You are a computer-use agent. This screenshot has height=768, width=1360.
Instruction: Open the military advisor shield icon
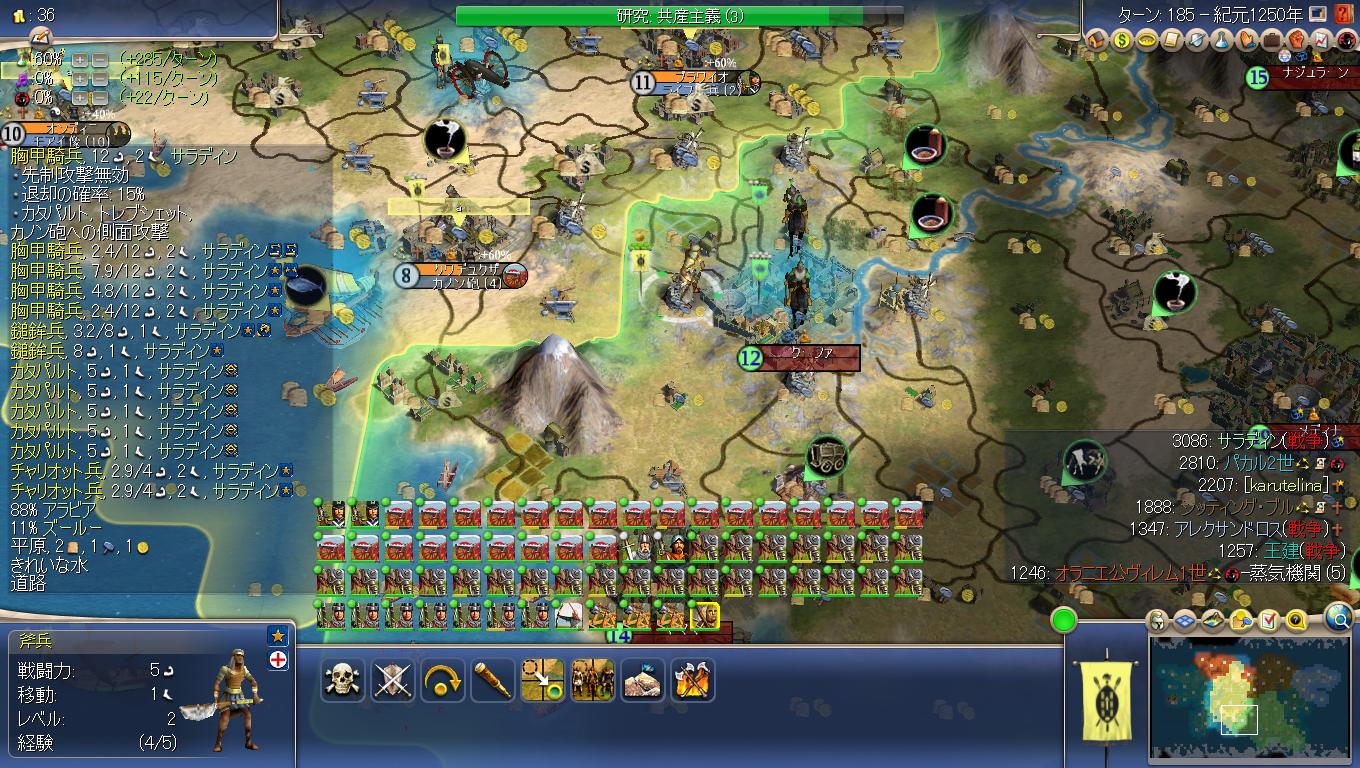pyautogui.click(x=1196, y=42)
